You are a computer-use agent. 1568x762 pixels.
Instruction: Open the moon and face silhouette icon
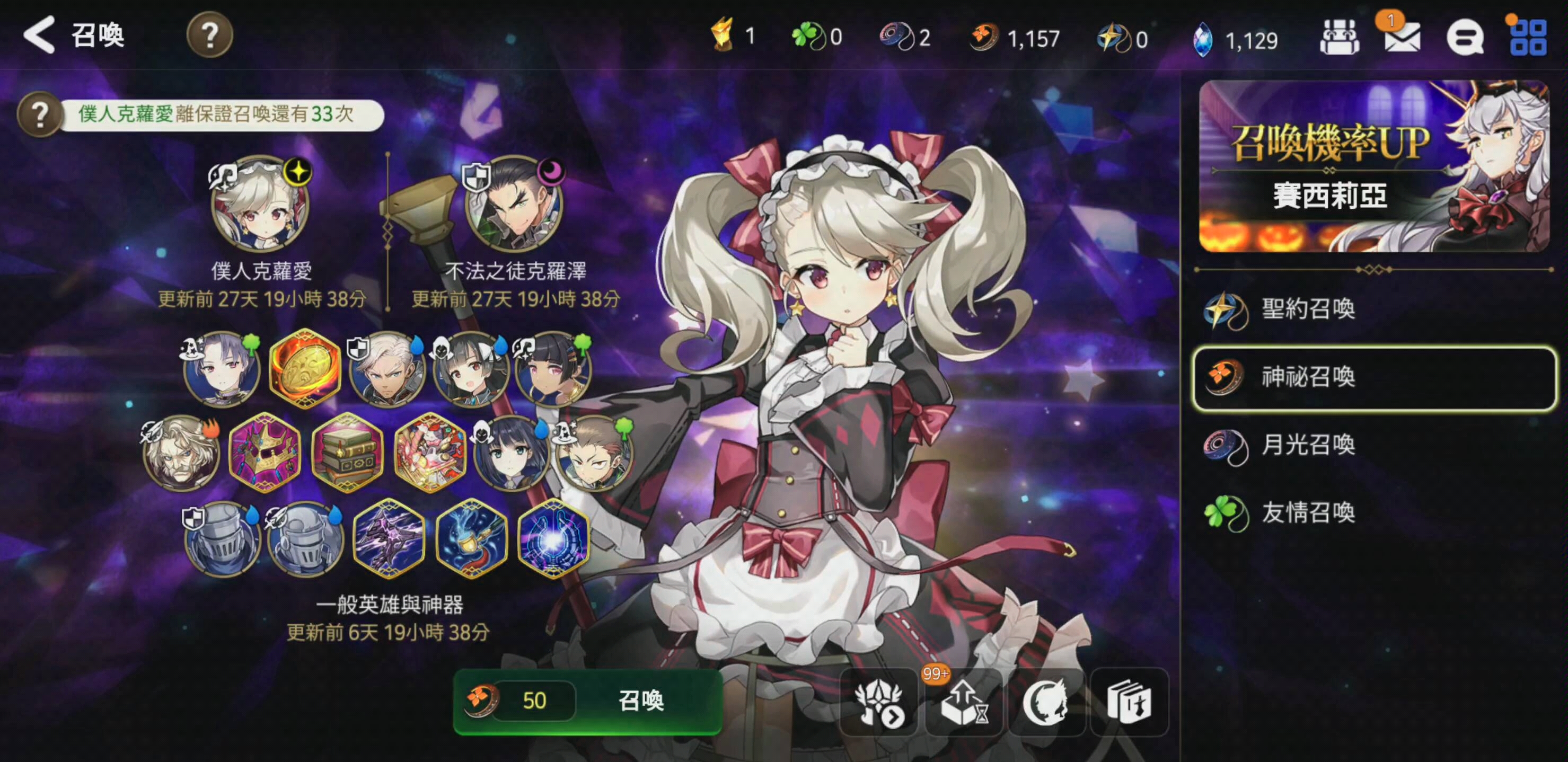click(1046, 702)
